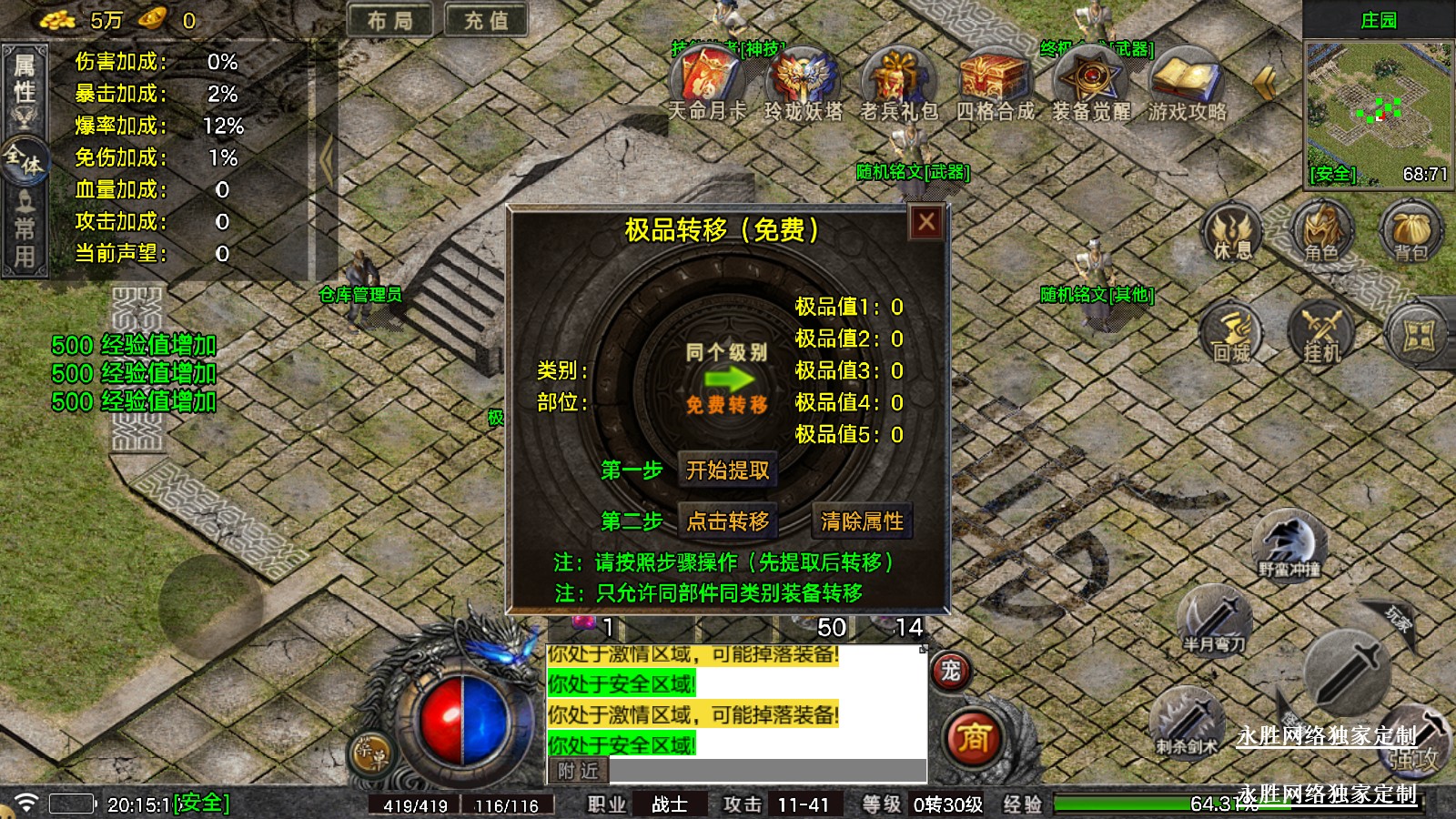Claim the 老兵礼包 gift pack
Viewport: 1456px width, 819px height.
click(x=899, y=78)
